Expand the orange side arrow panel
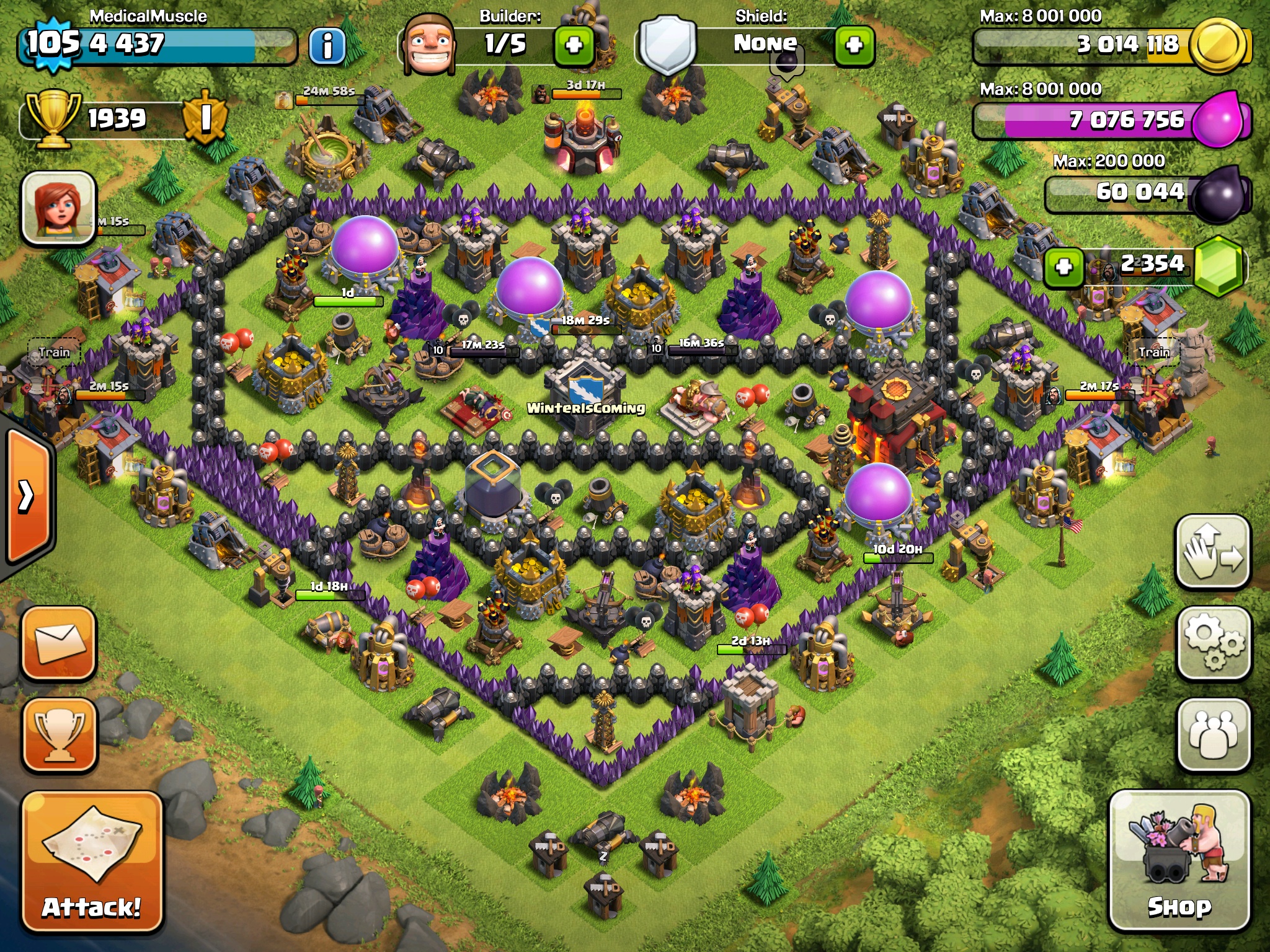 tap(28, 496)
